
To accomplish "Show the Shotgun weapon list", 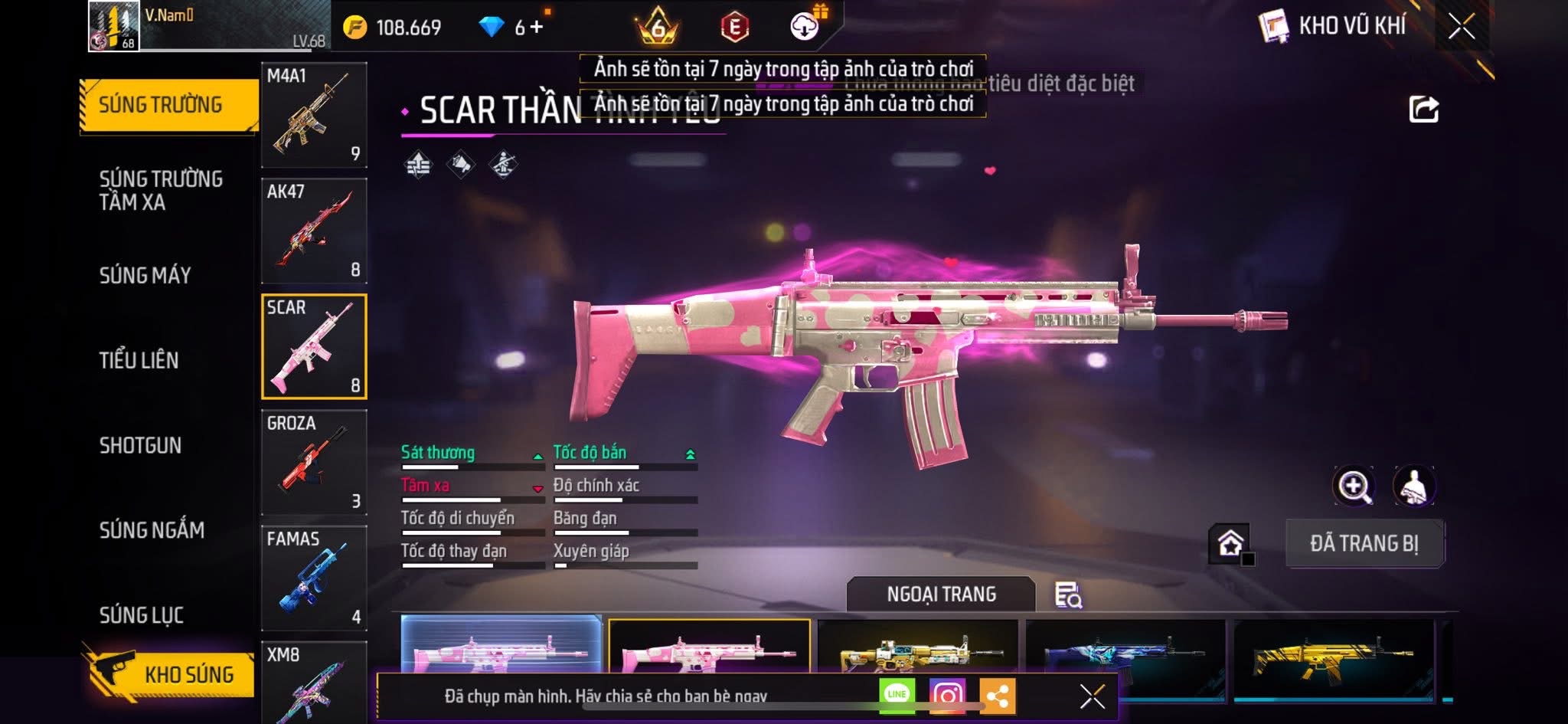I will 140,445.
